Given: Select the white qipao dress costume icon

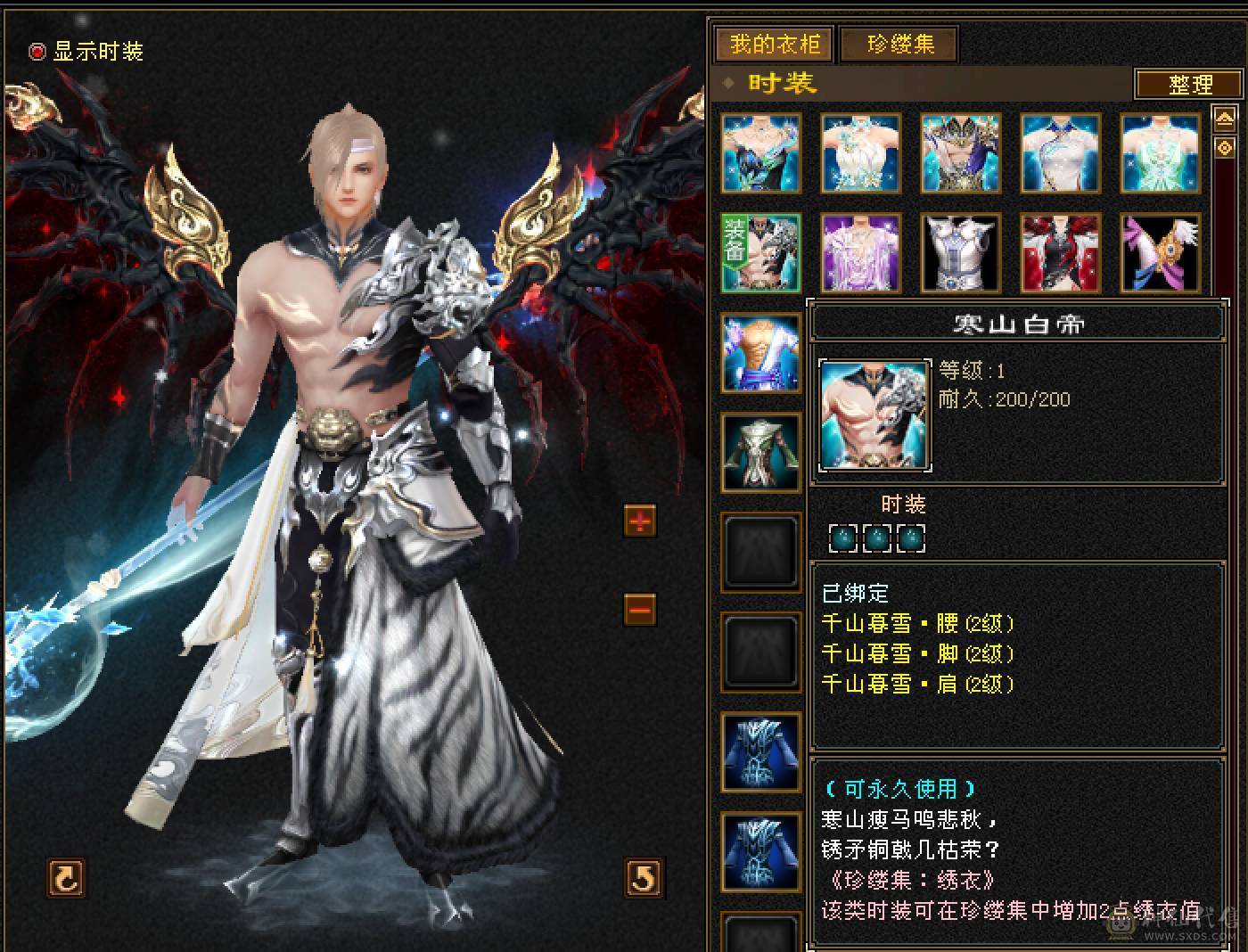Looking at the screenshot, I should (x=1061, y=153).
